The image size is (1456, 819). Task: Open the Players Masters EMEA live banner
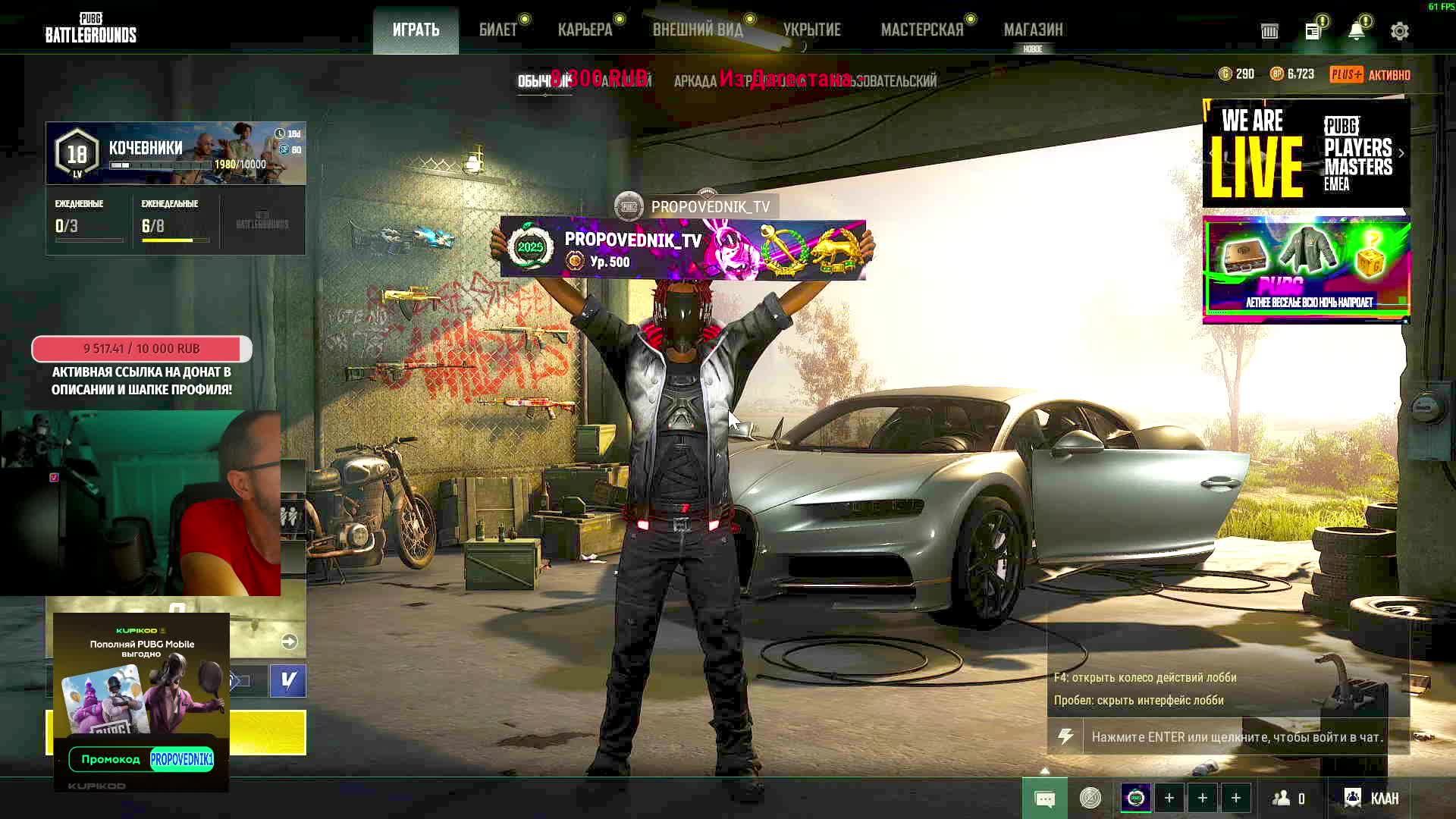point(1306,153)
